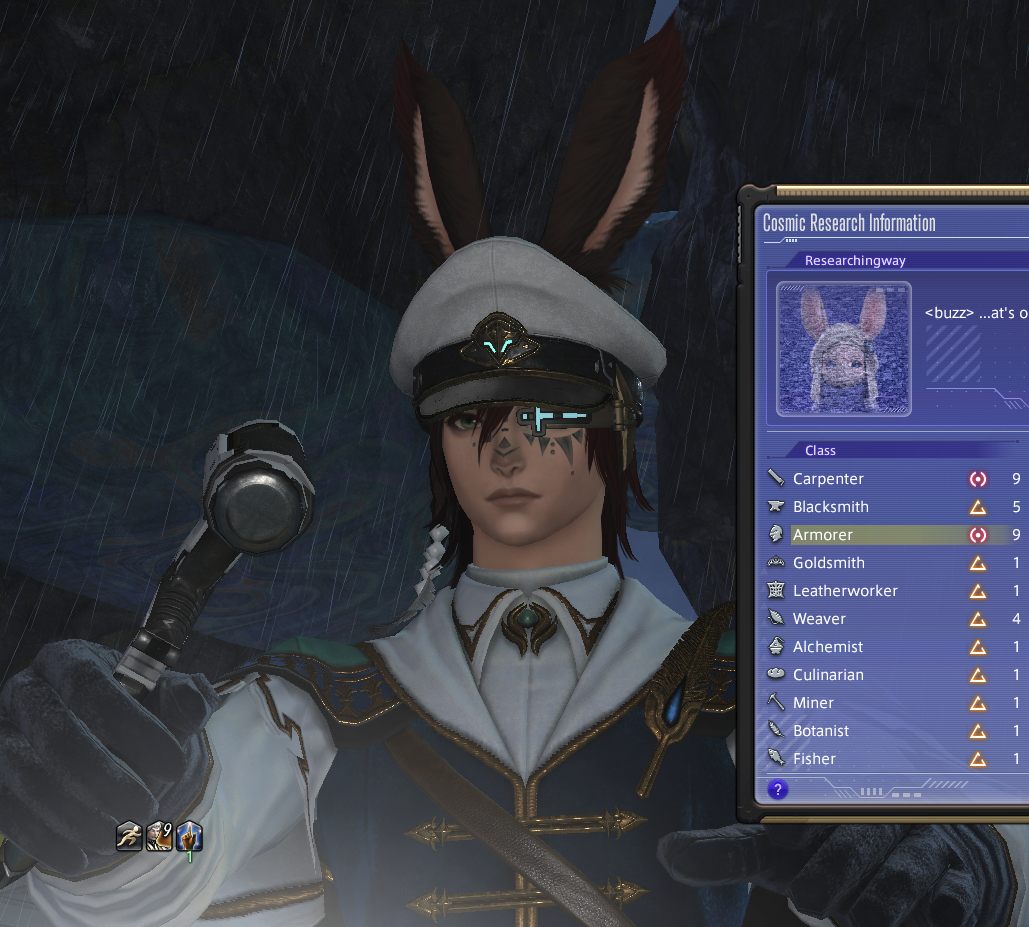Pick the Goldsmith class entry

point(829,563)
